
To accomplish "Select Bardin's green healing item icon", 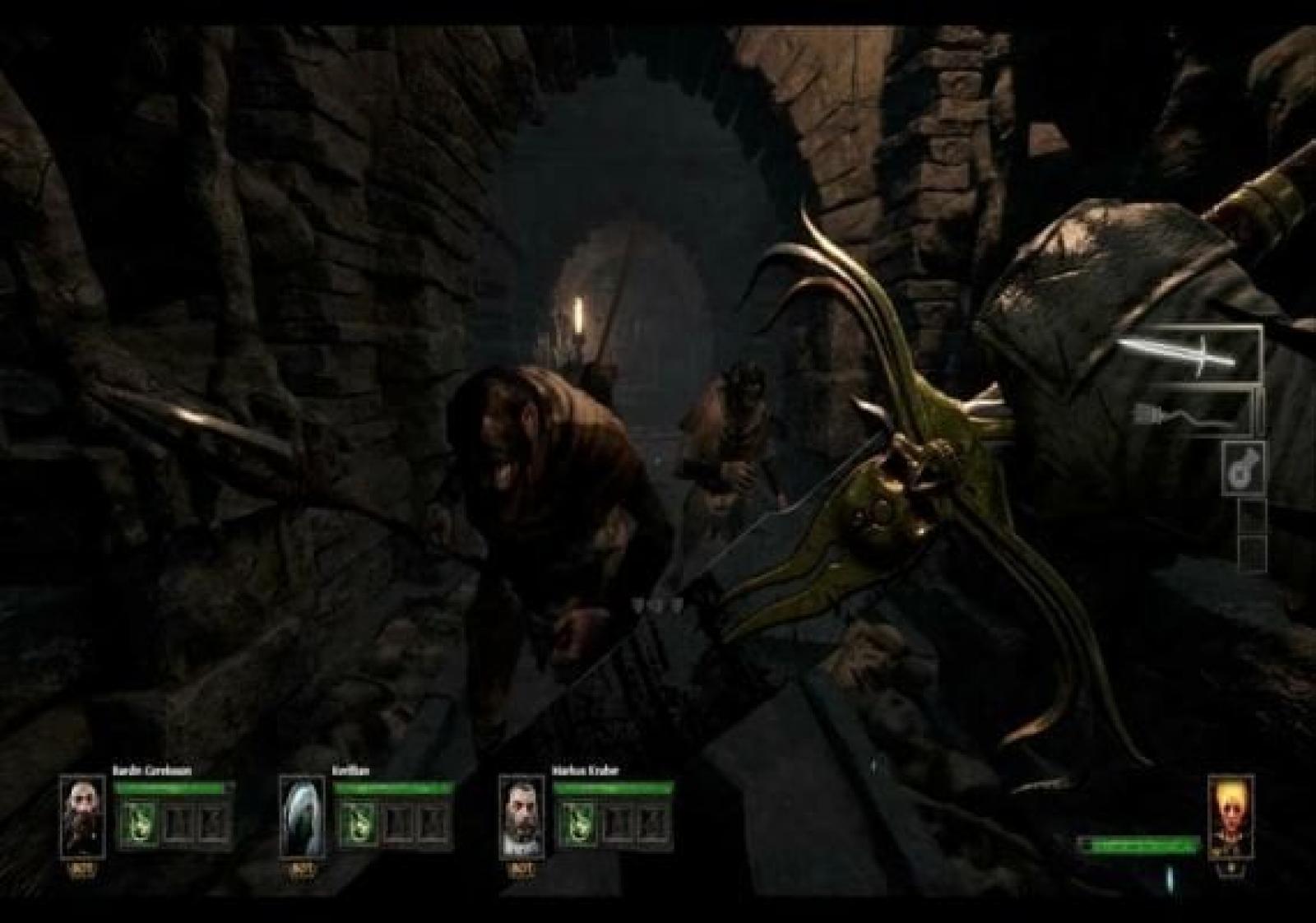I will click(x=137, y=823).
